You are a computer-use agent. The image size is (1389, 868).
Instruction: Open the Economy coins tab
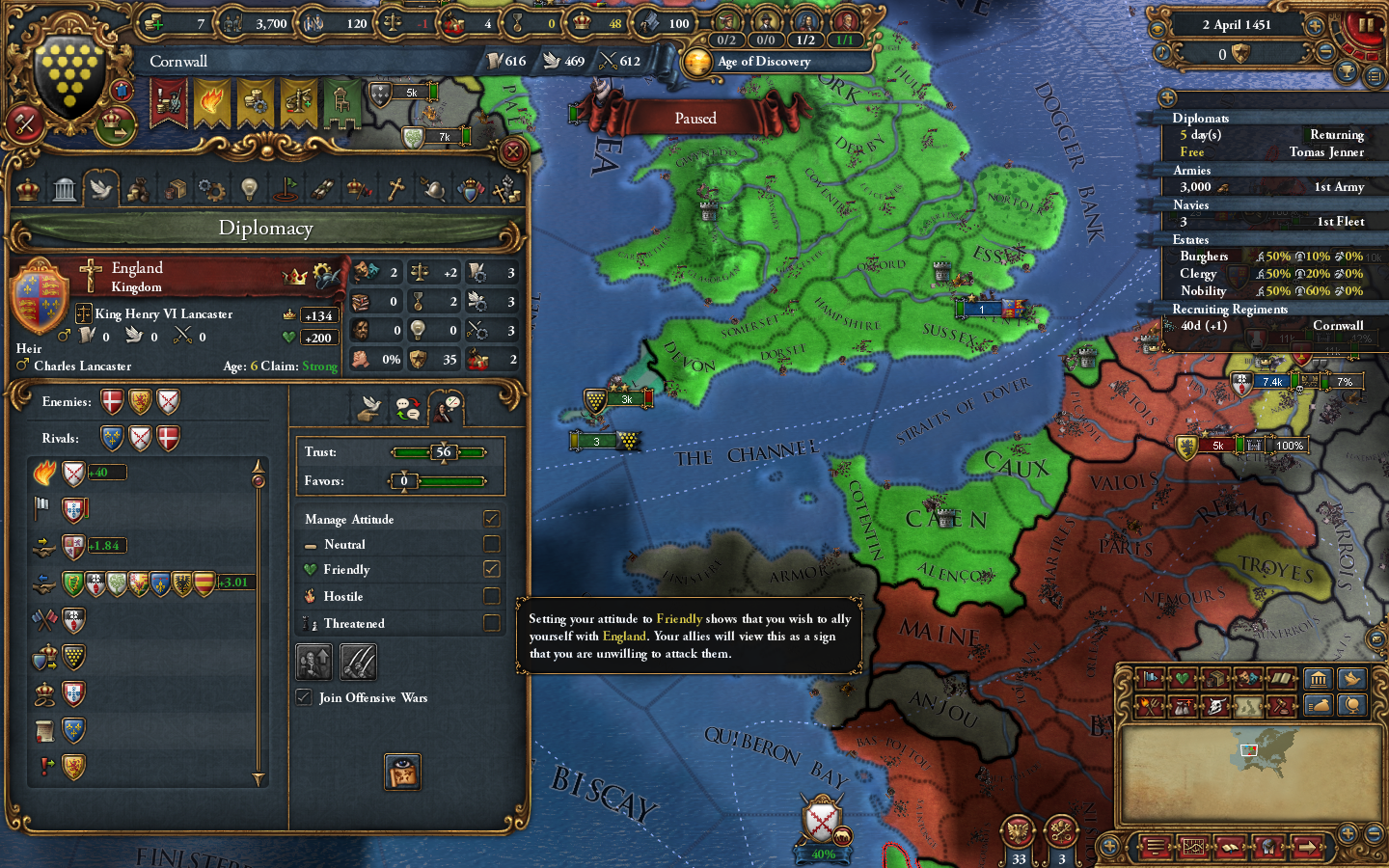click(138, 188)
